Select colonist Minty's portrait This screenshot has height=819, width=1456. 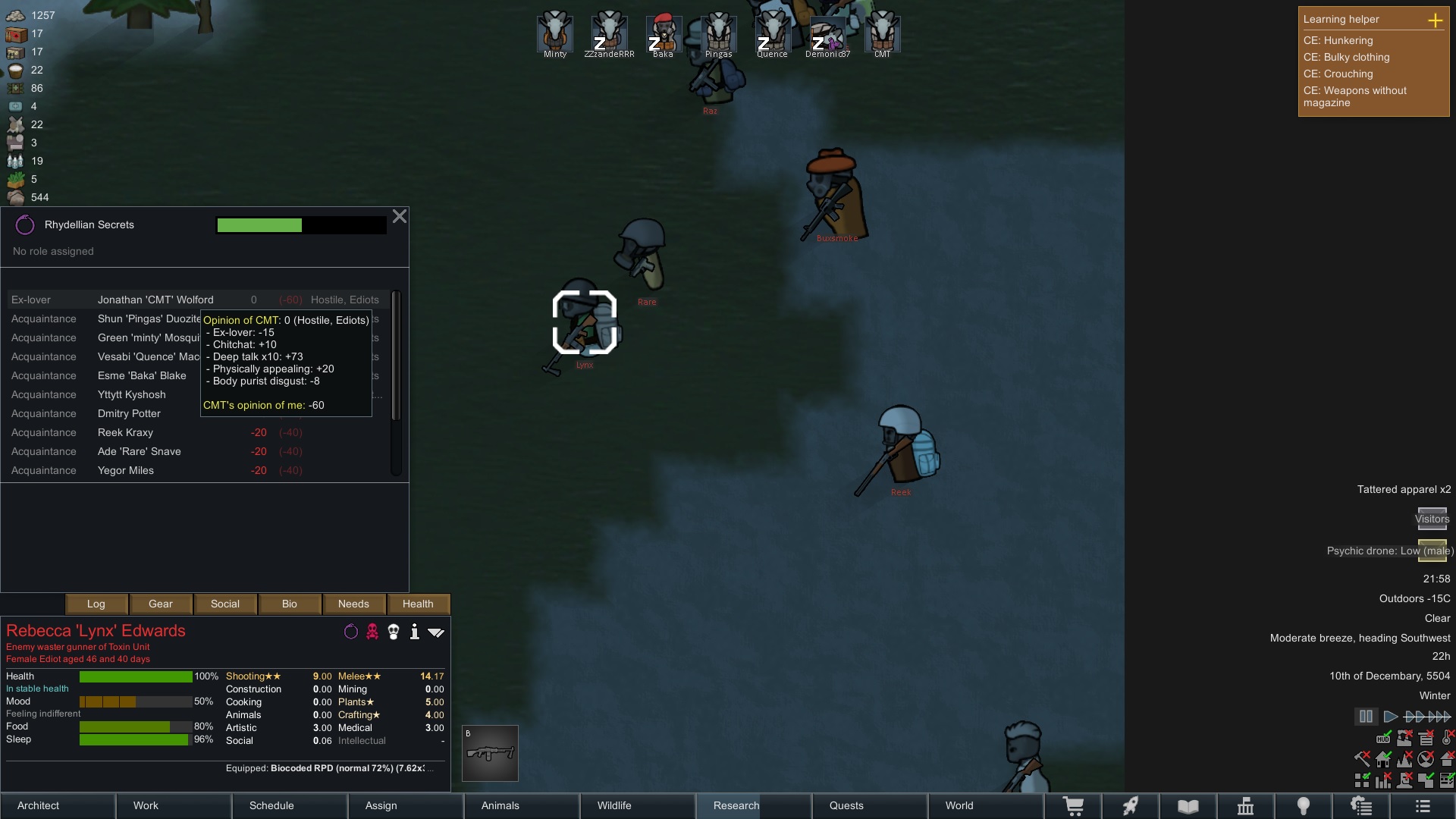(x=555, y=33)
